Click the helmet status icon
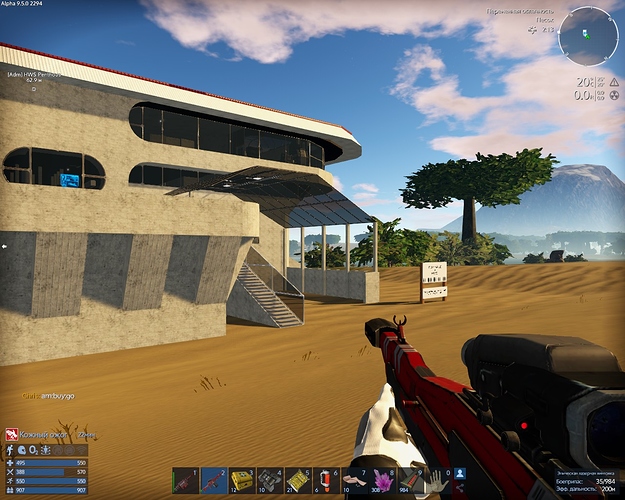 coord(22,450)
